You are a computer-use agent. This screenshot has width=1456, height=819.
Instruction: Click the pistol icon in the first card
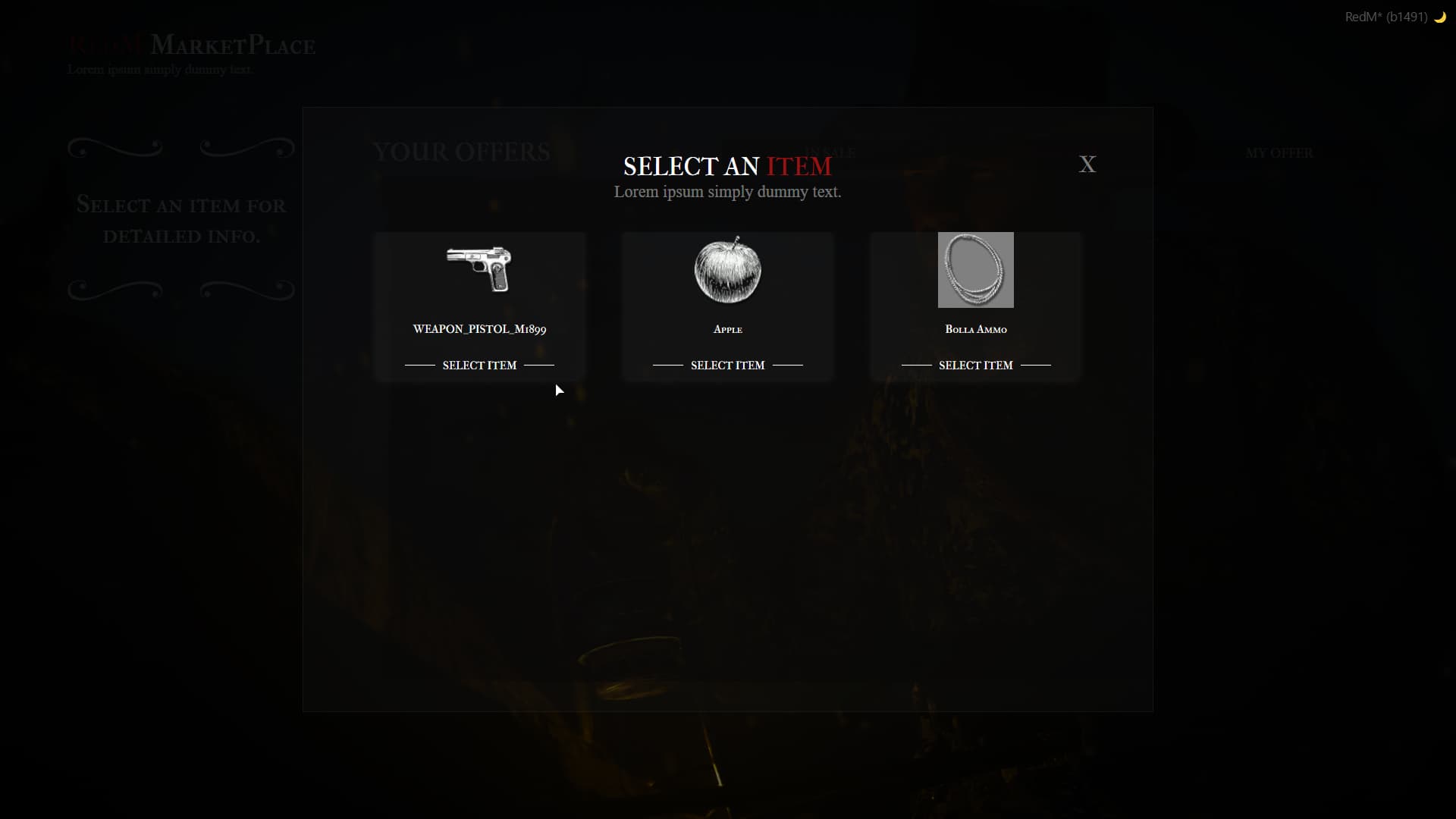pyautogui.click(x=479, y=270)
